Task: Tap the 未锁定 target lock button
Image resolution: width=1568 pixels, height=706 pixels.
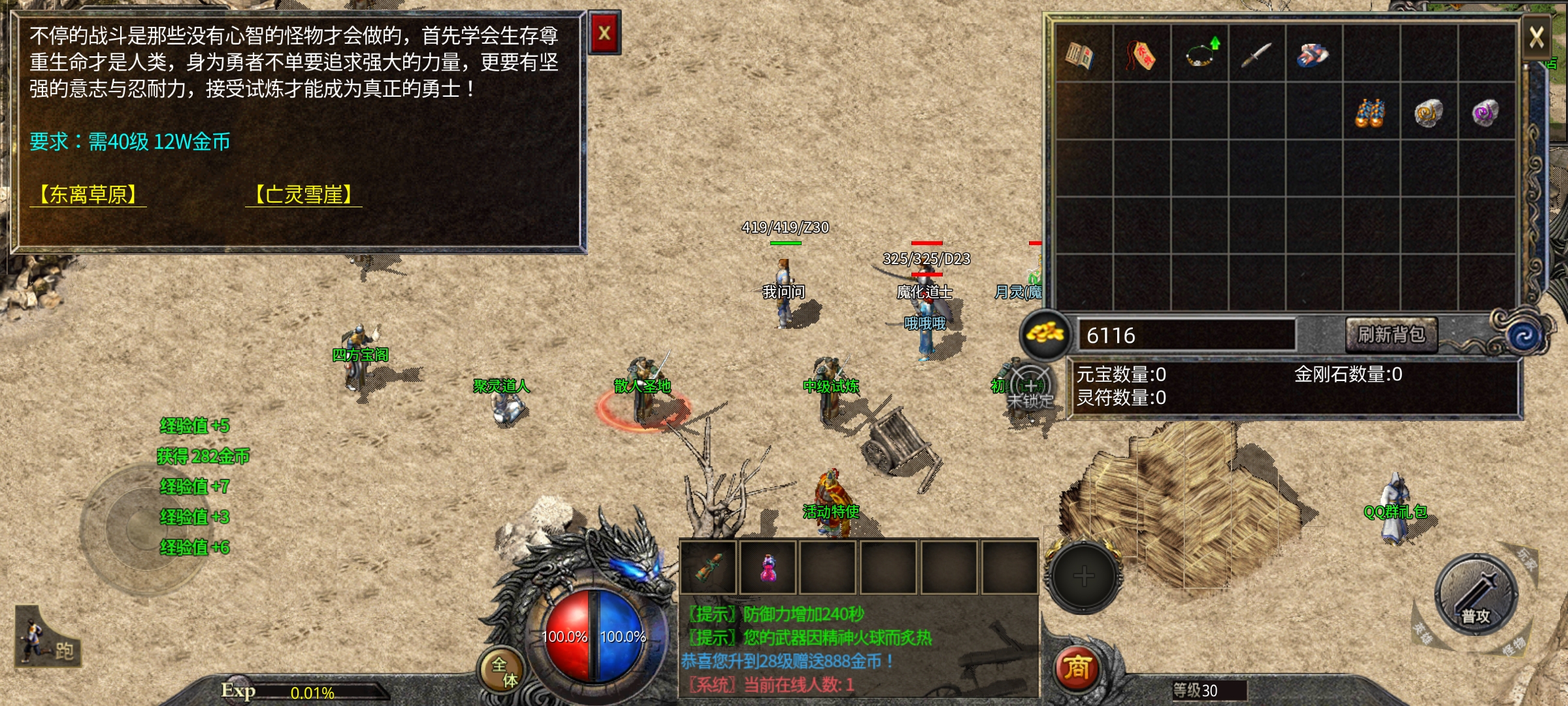Action: [x=1030, y=388]
